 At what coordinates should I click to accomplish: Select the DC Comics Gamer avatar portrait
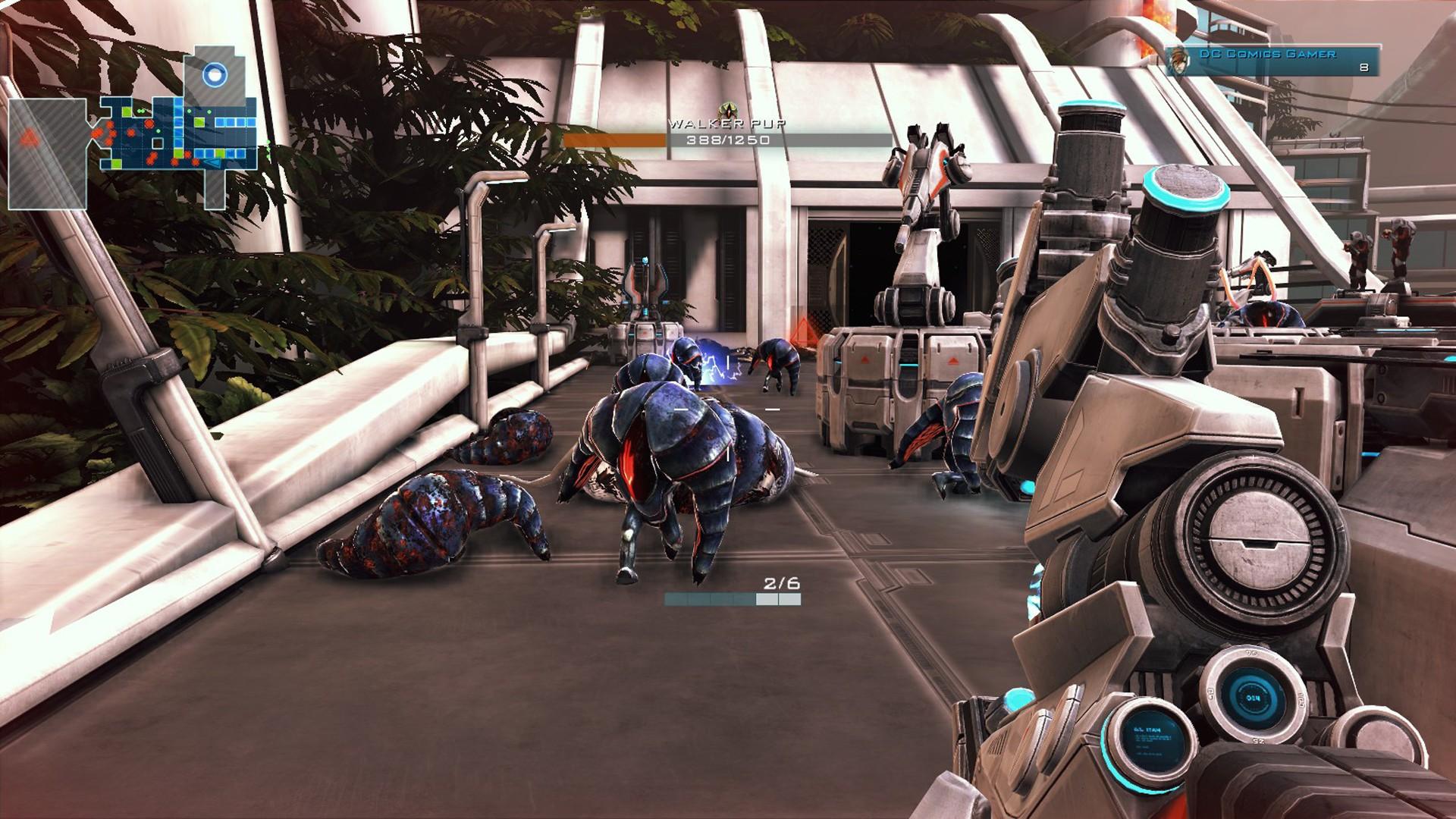click(x=1179, y=60)
